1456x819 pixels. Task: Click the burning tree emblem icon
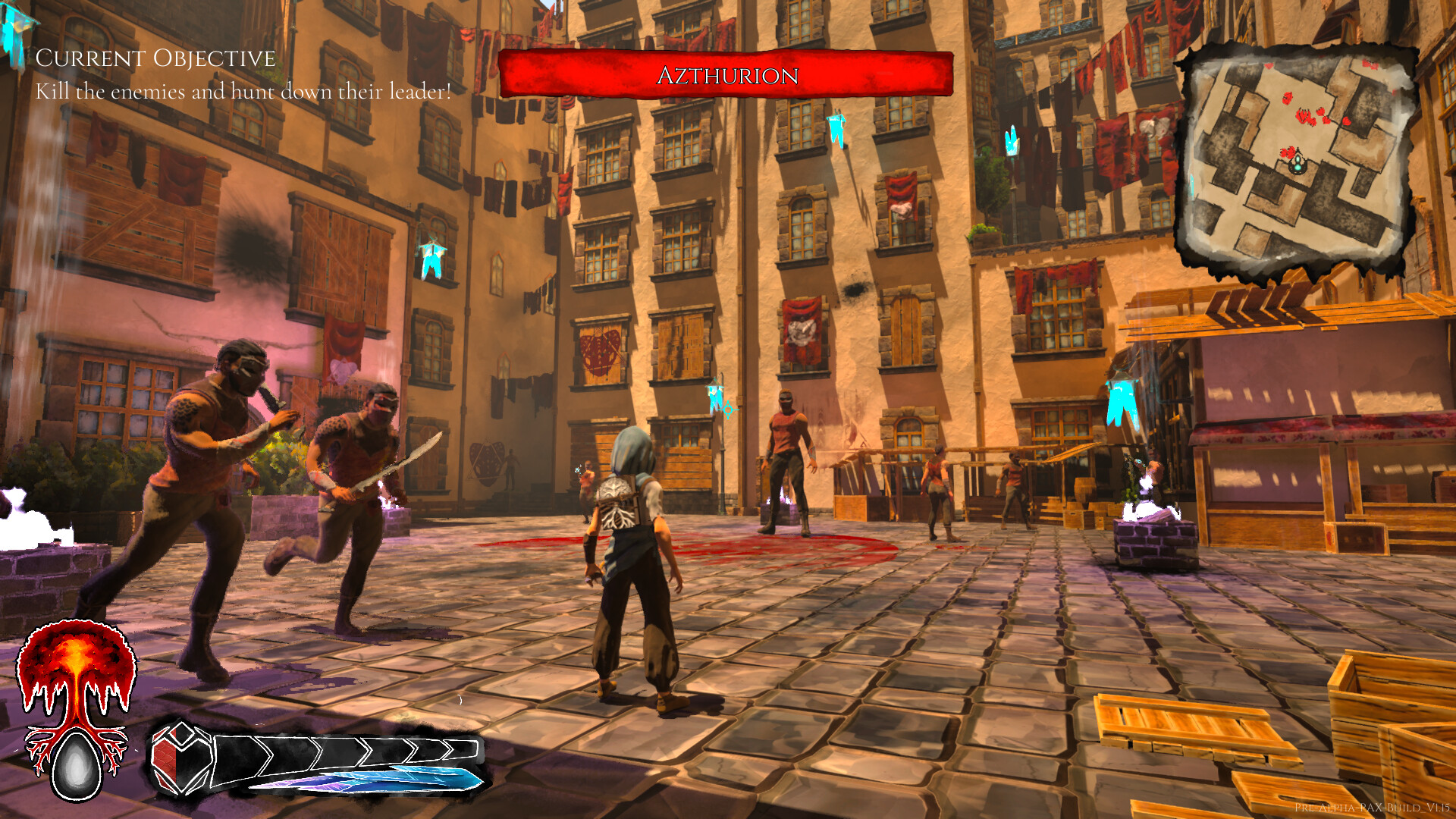pos(76,670)
